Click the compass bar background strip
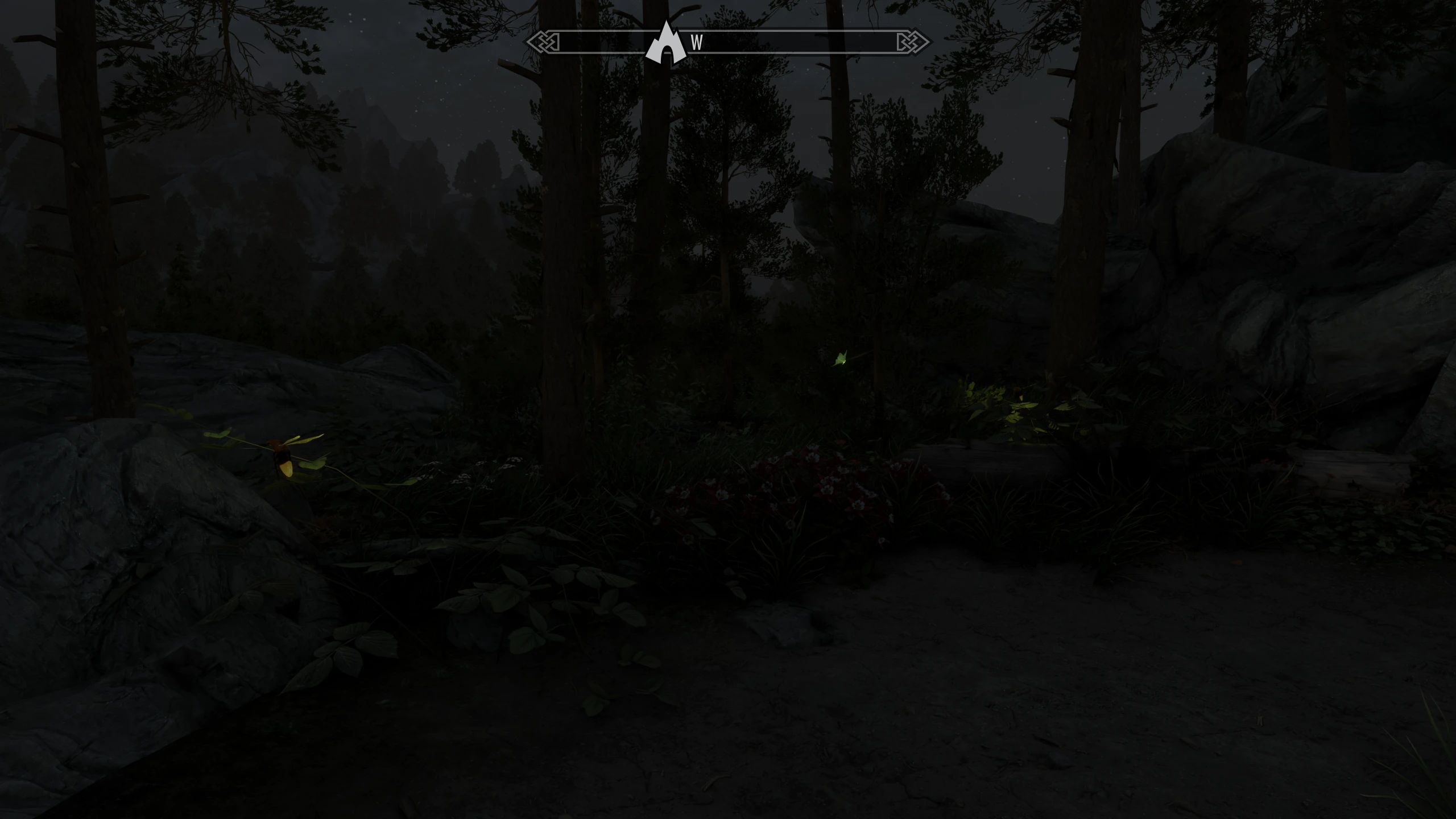Image resolution: width=1456 pixels, height=819 pixels. pyautogui.click(x=796, y=42)
